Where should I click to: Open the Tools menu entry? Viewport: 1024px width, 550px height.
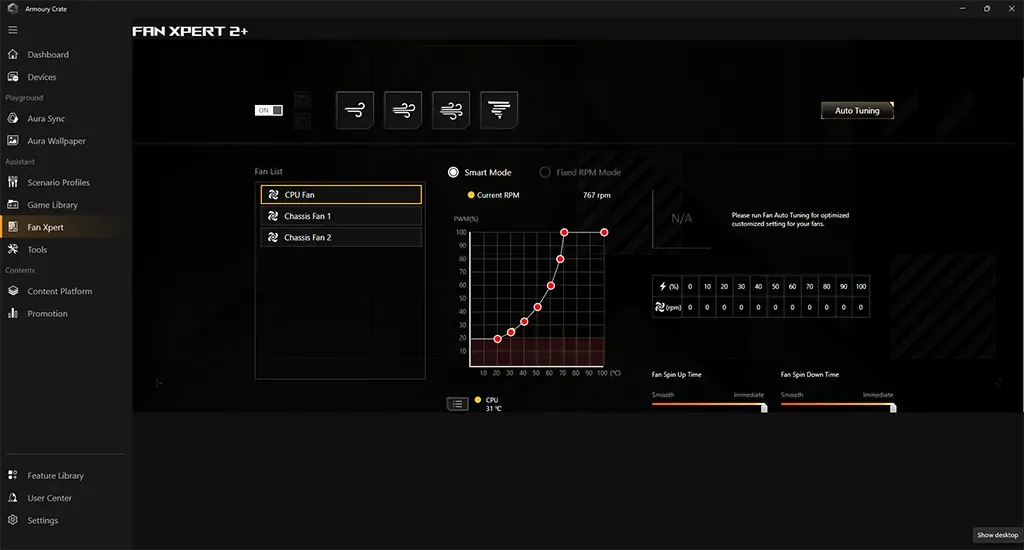pos(37,250)
